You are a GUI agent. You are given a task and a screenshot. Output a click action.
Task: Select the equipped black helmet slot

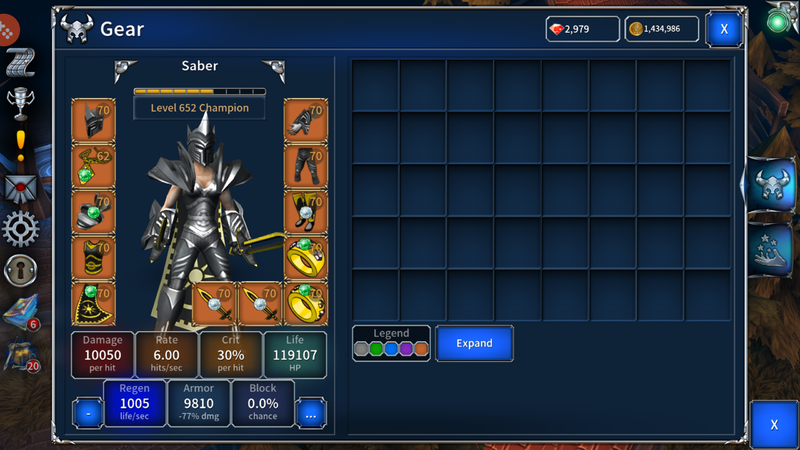[93, 120]
